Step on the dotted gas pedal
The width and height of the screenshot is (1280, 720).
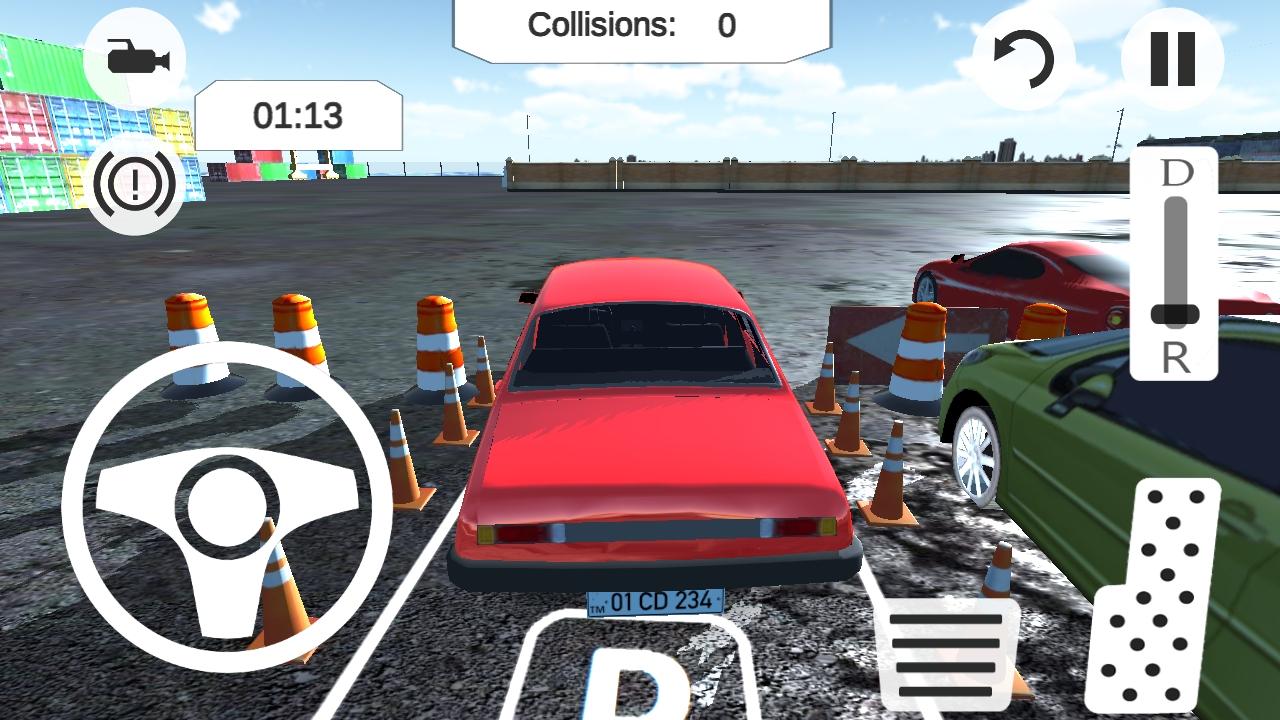point(1155,595)
